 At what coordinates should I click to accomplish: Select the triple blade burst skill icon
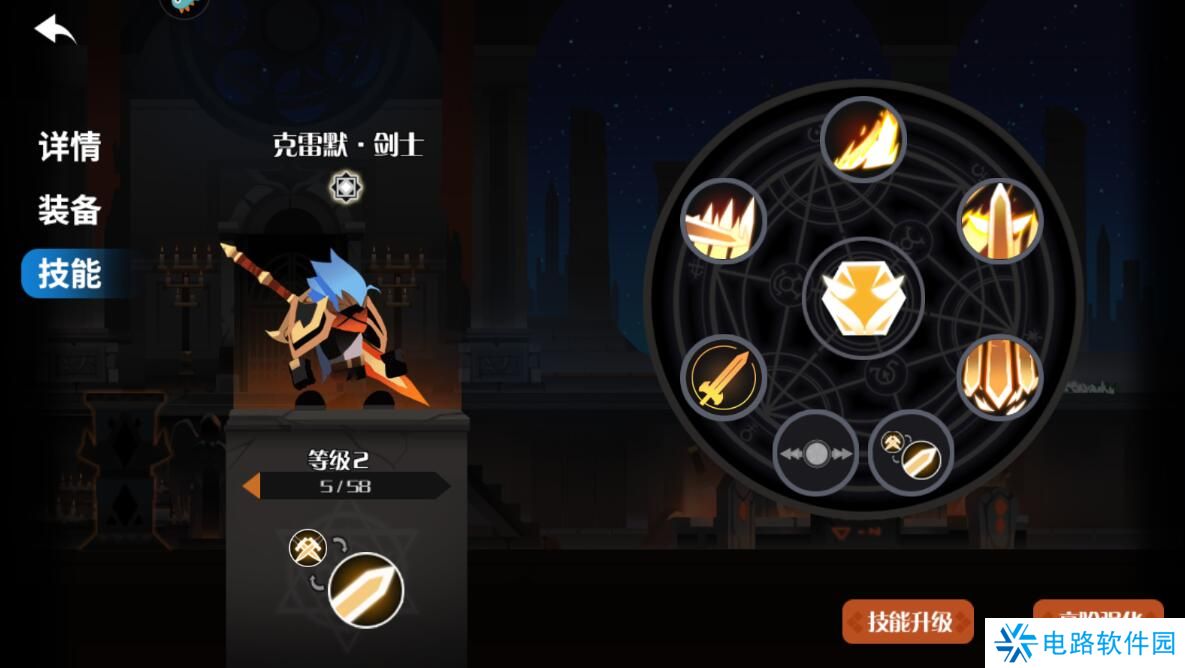[1000, 378]
